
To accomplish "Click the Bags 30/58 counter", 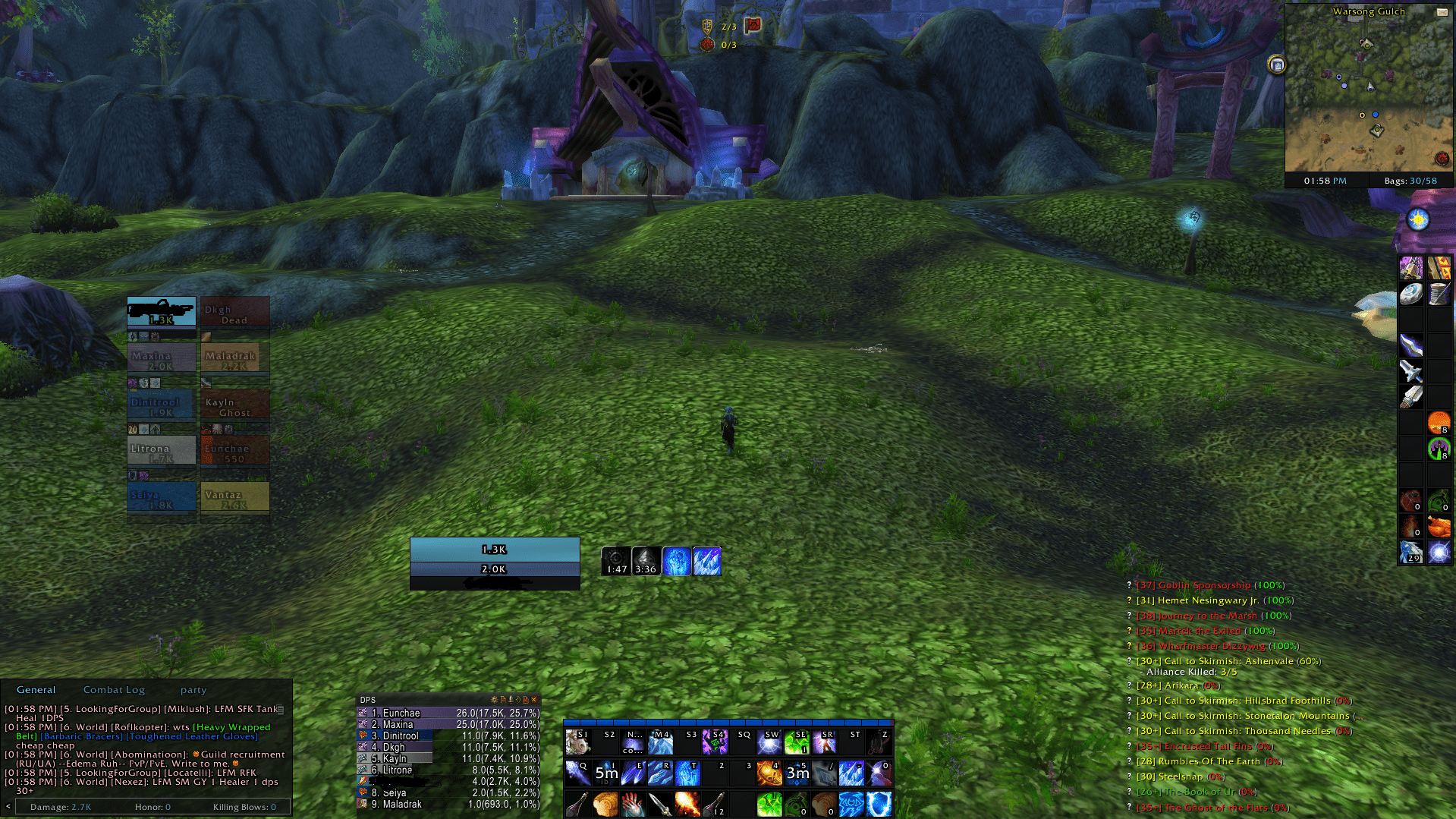I will [1410, 181].
